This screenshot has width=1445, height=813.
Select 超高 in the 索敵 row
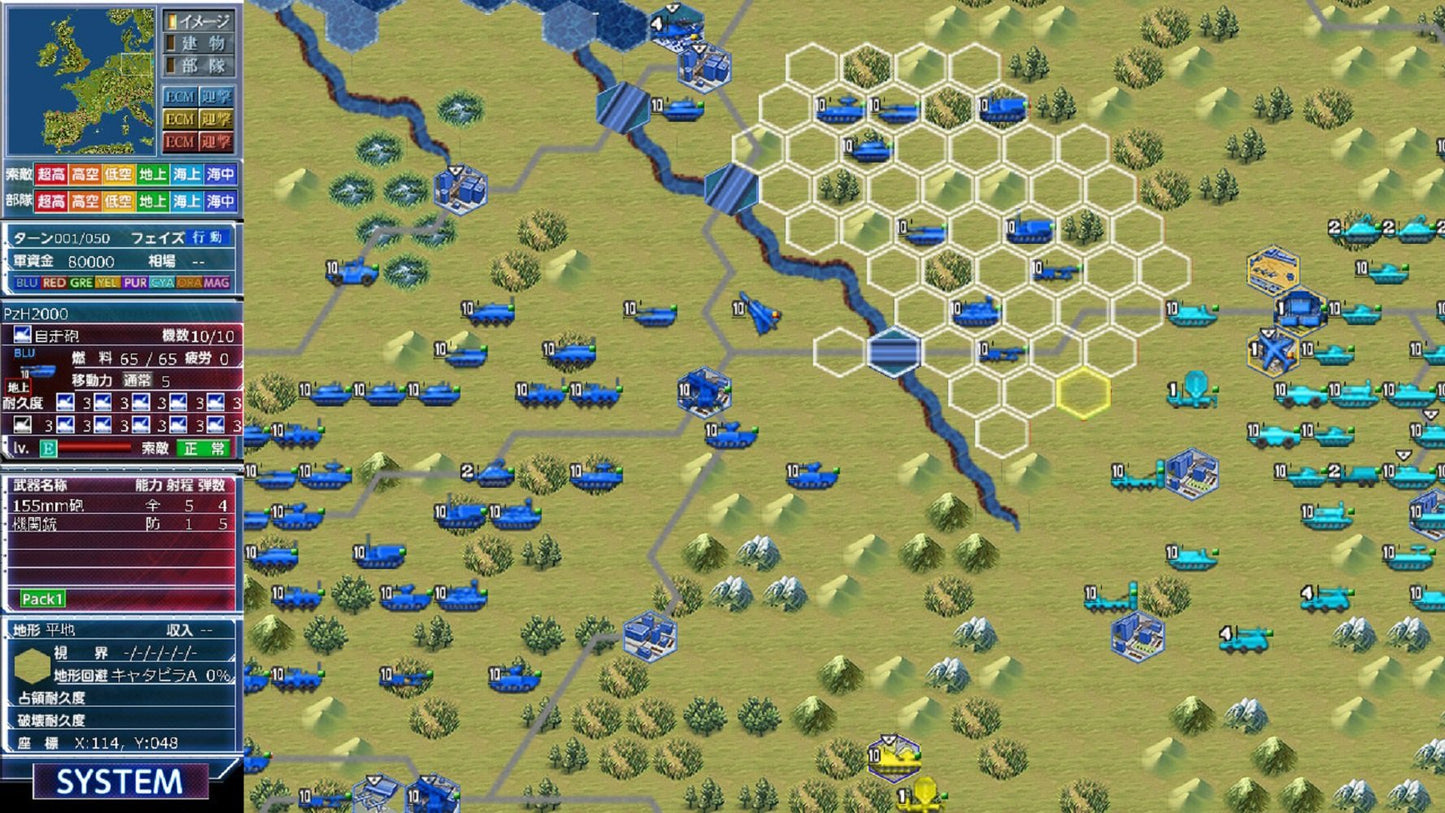pos(50,174)
